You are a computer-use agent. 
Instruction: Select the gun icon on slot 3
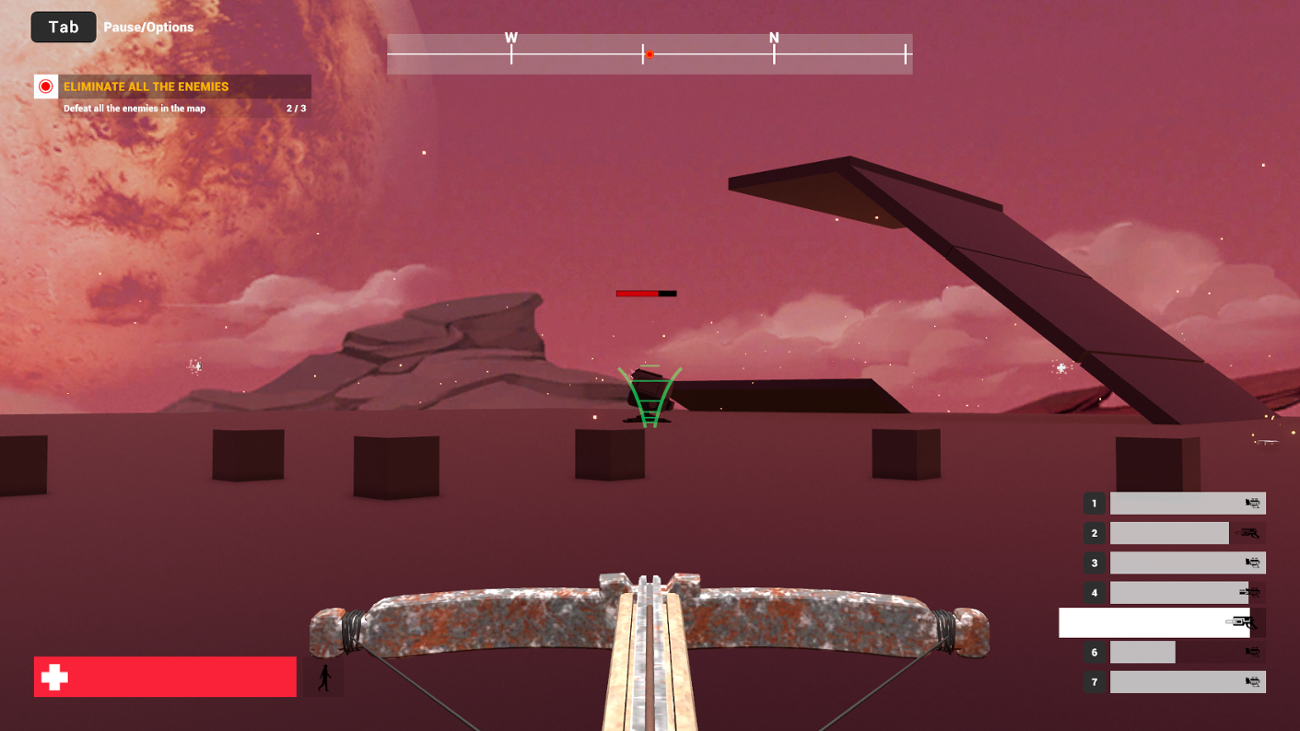(x=1251, y=563)
